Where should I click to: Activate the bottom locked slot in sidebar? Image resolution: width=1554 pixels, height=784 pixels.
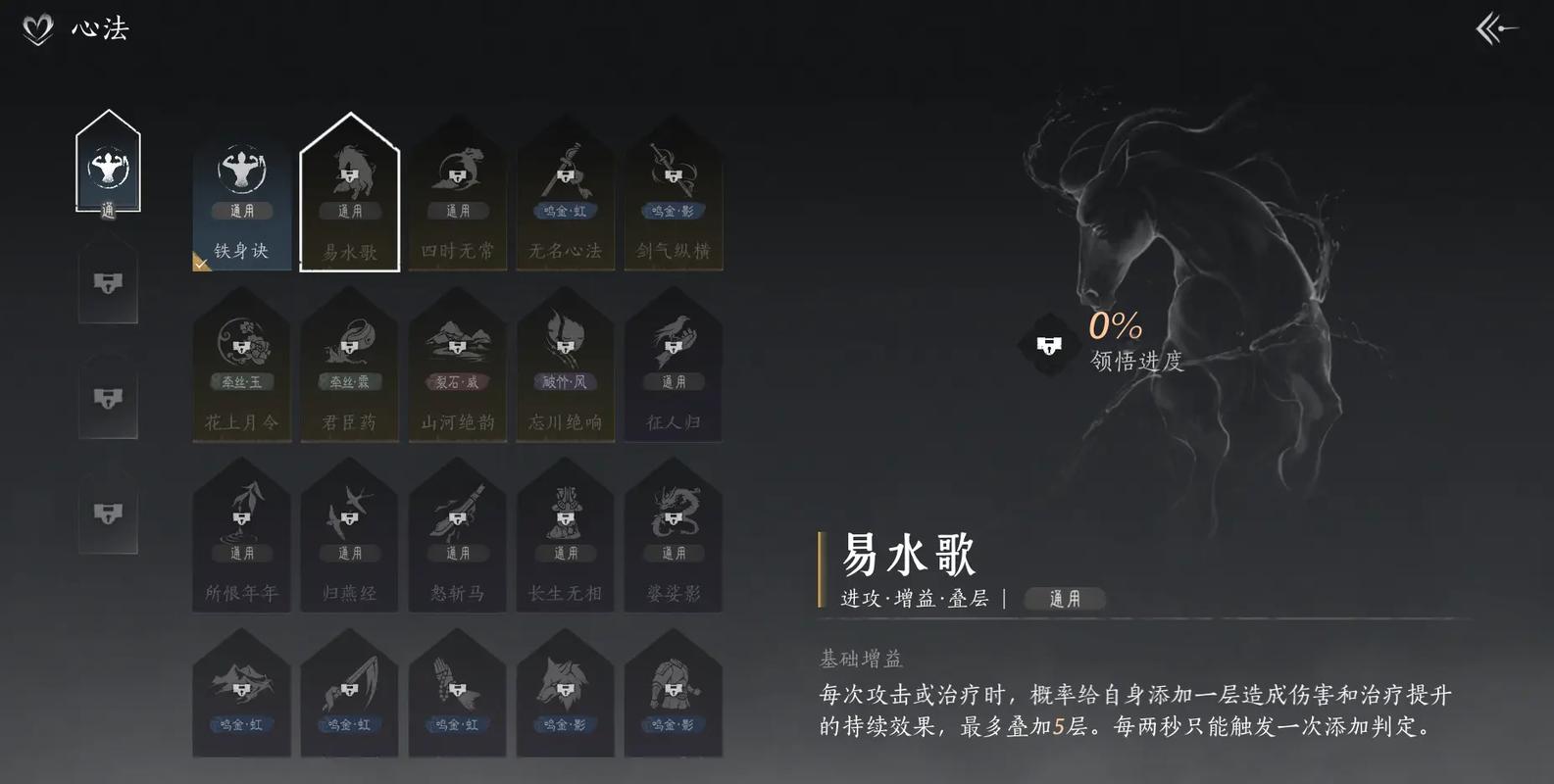[108, 510]
